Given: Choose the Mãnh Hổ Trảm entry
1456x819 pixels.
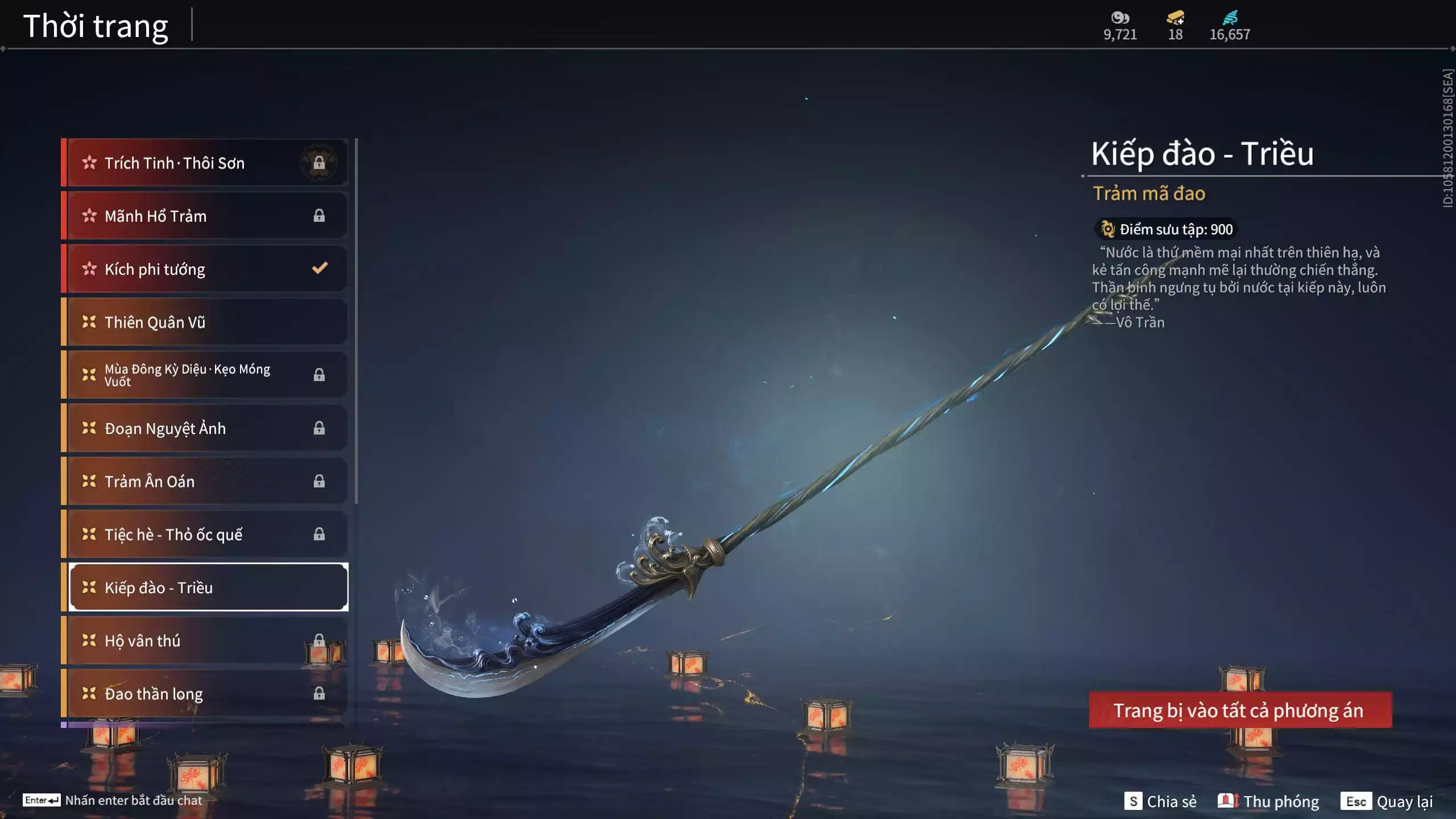Looking at the screenshot, I should pos(205,216).
